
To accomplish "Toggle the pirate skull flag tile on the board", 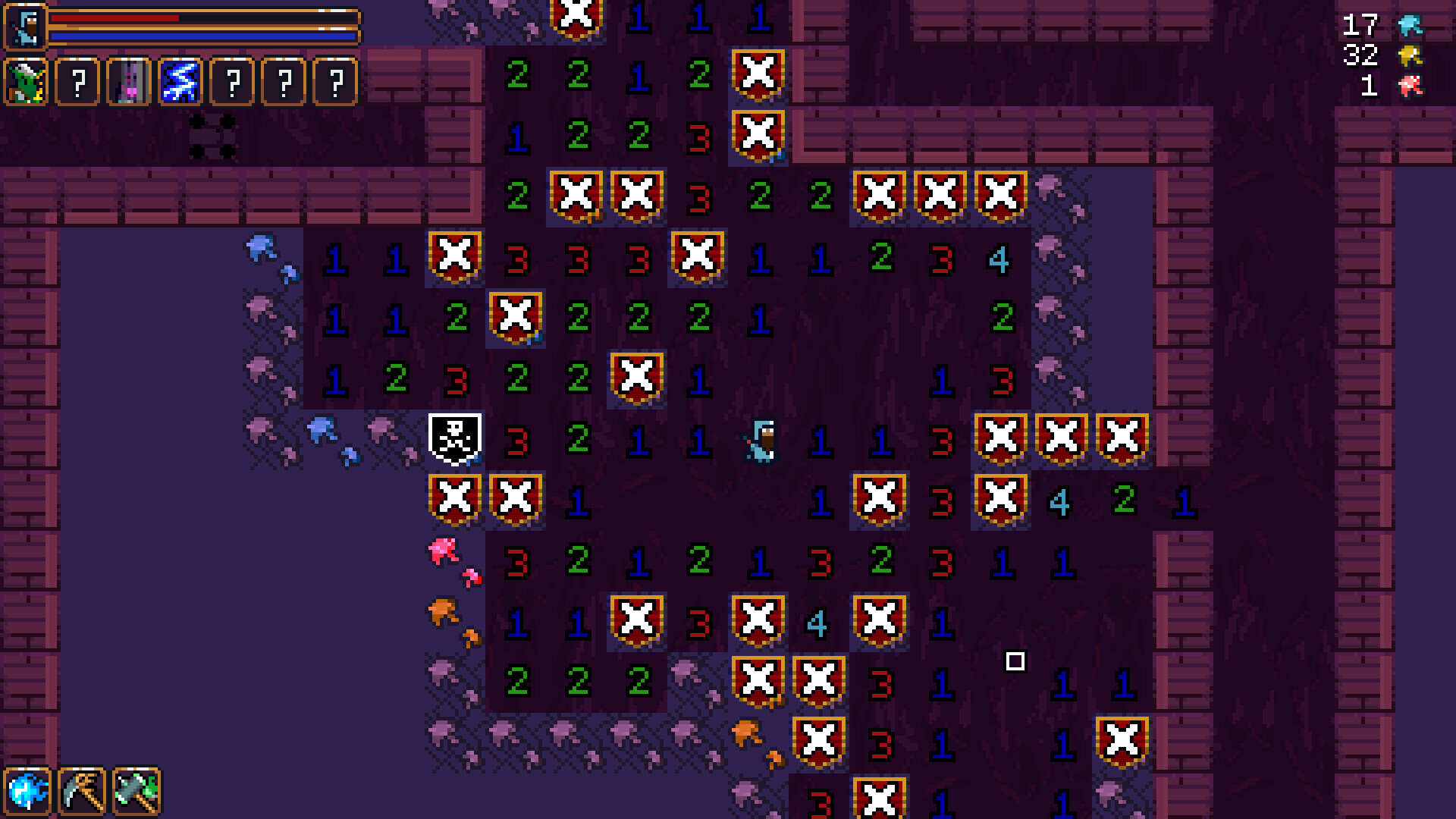I will [x=453, y=438].
